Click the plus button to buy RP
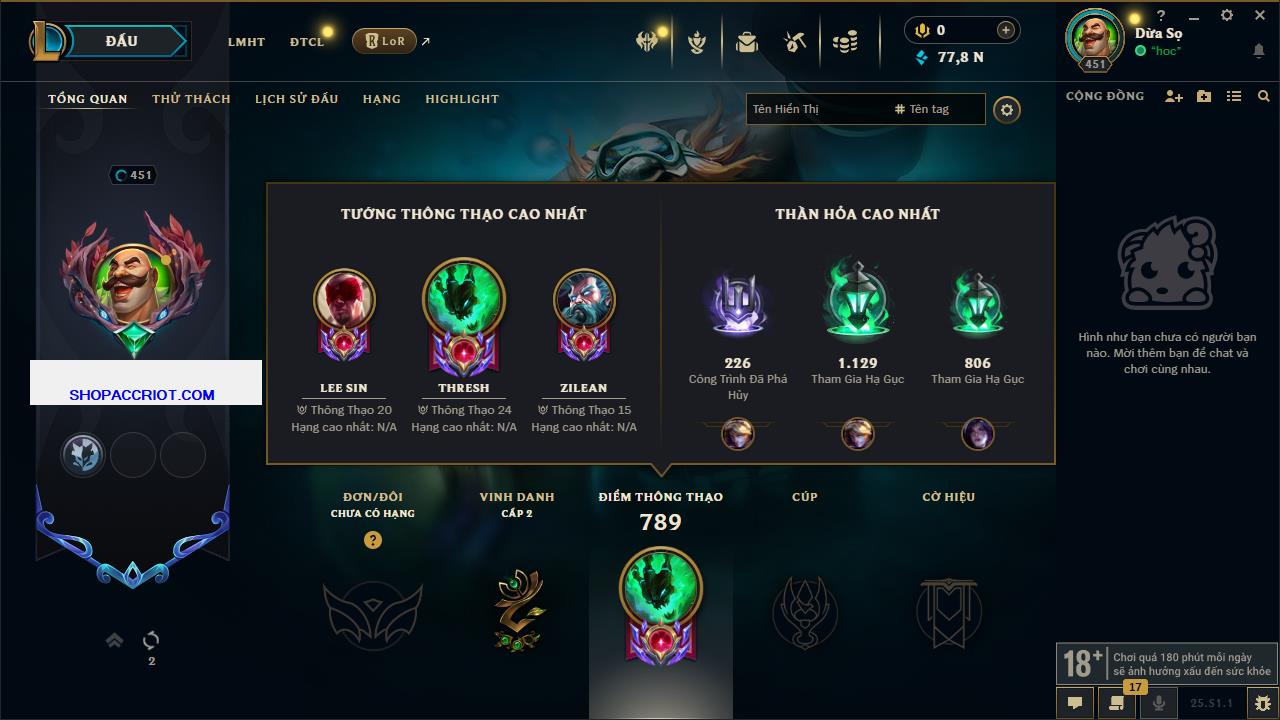Screen dimensions: 1280x720 (1005, 30)
